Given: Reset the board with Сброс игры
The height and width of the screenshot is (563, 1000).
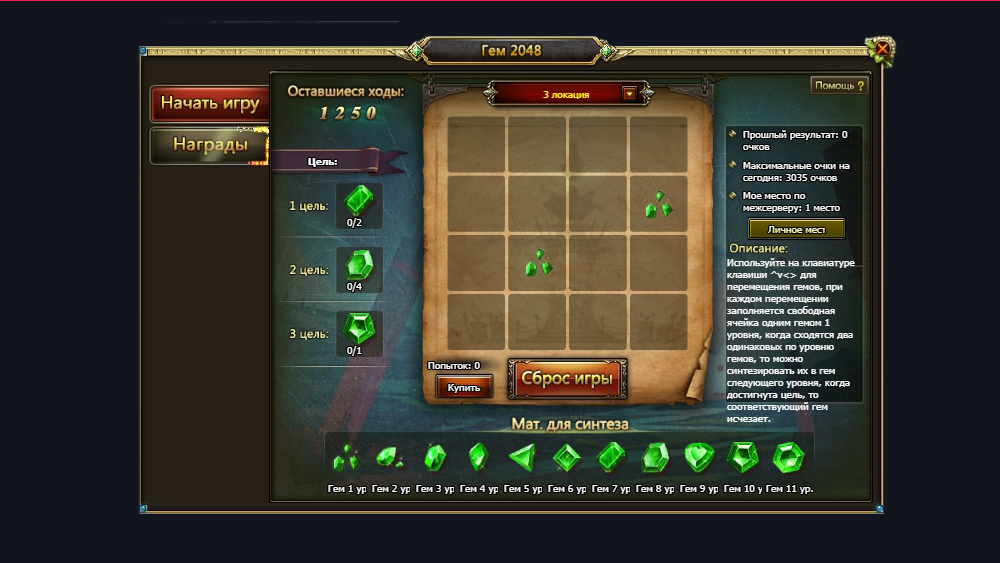Looking at the screenshot, I should (x=568, y=379).
